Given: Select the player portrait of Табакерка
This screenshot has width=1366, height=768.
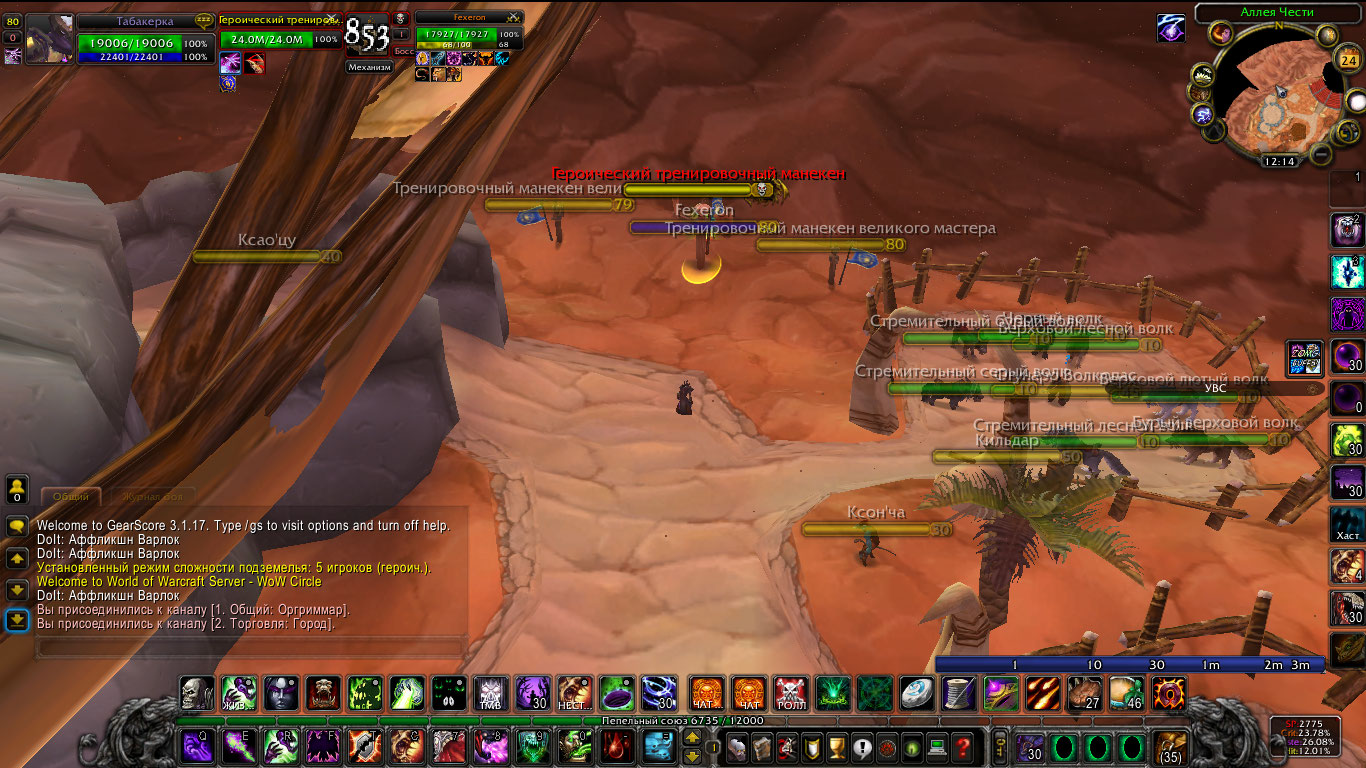Looking at the screenshot, I should point(50,40).
